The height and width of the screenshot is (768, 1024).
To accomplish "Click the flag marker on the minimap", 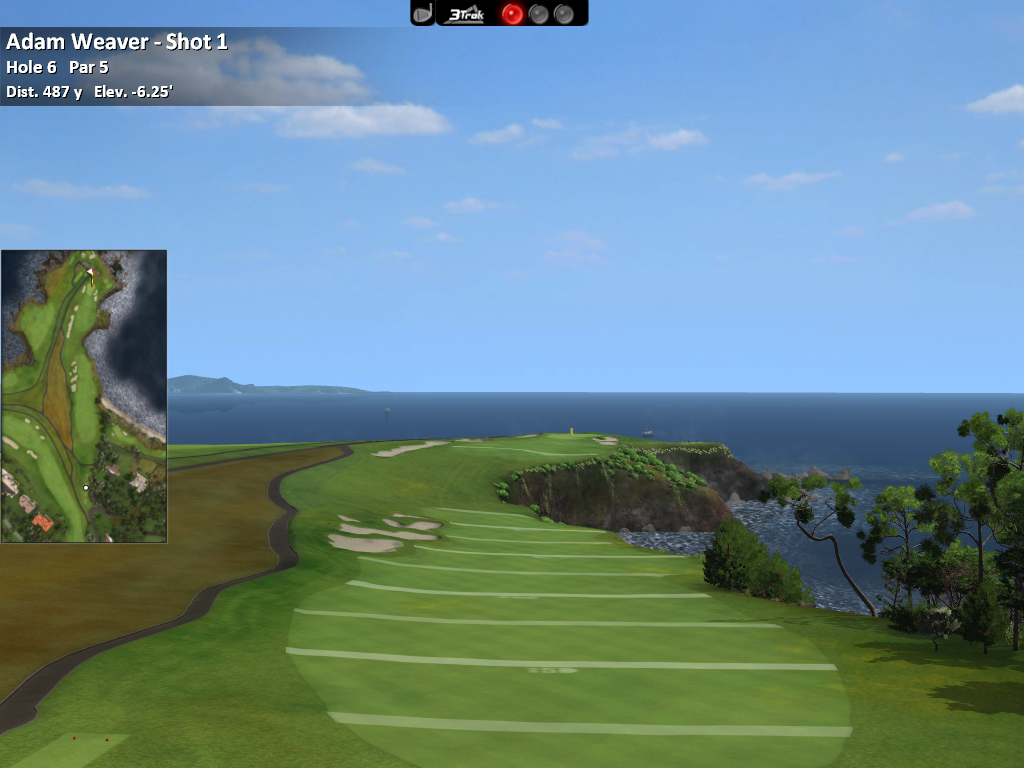I will (90, 272).
